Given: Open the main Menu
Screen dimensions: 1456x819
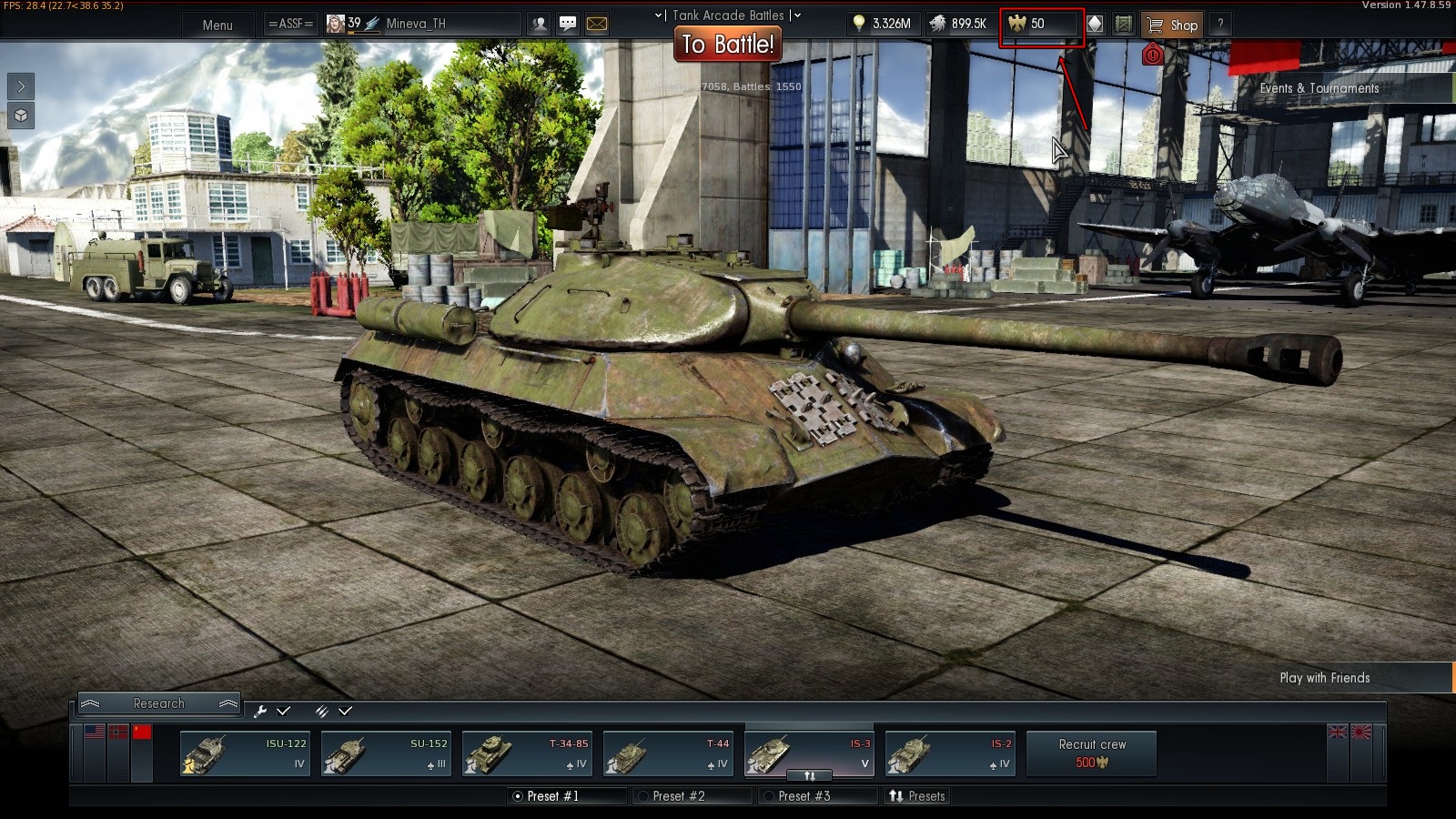Looking at the screenshot, I should click(217, 25).
